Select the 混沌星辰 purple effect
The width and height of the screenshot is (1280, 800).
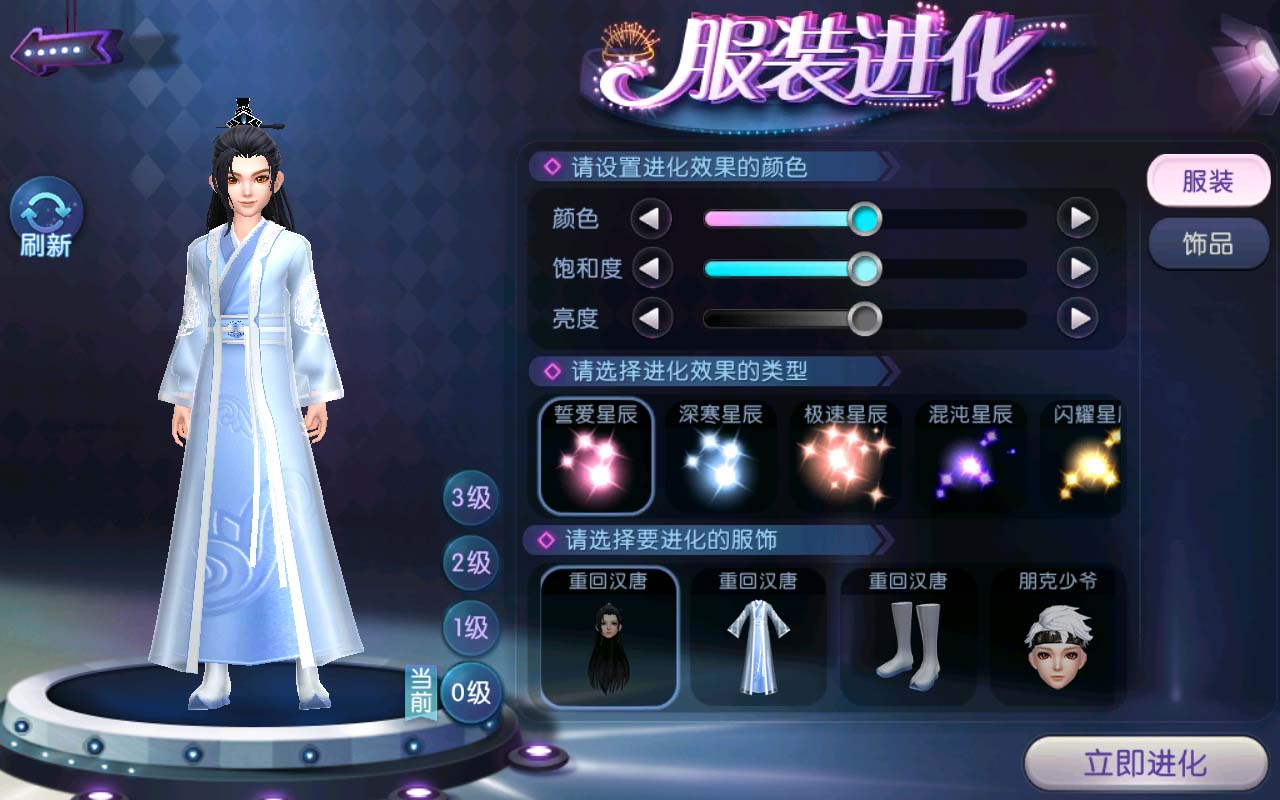click(x=970, y=456)
